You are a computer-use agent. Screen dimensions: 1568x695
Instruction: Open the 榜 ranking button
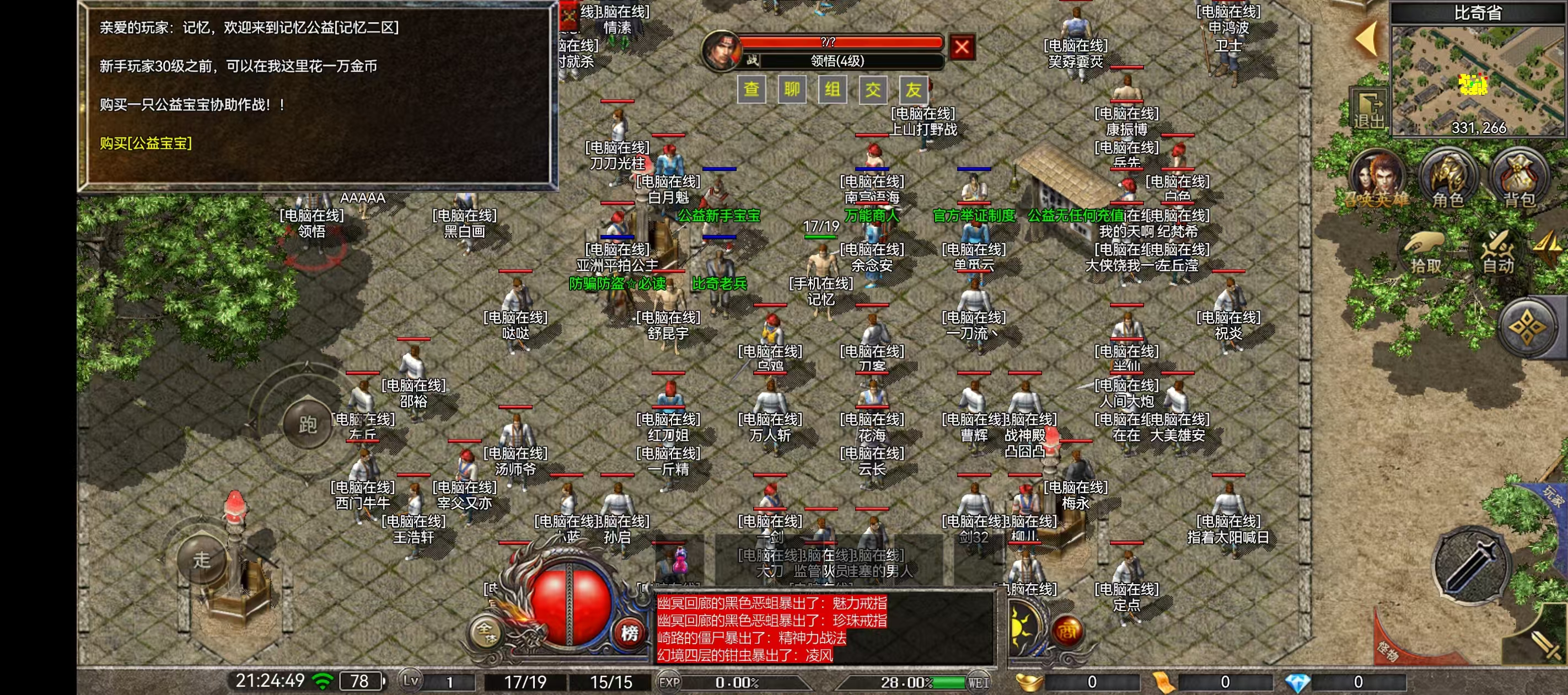[x=629, y=633]
